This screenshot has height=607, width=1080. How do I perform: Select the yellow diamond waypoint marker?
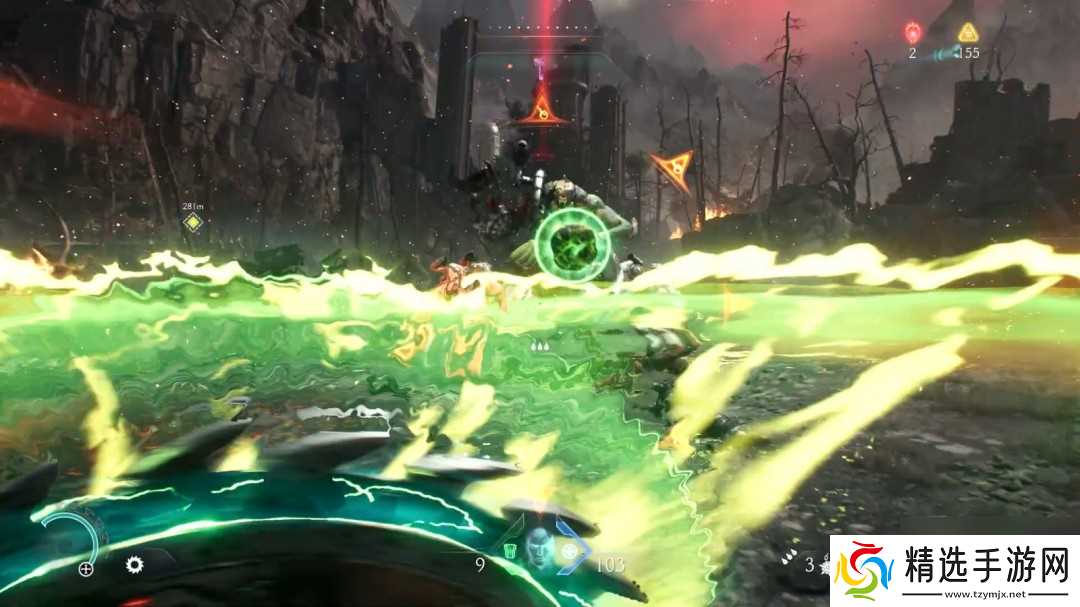coord(193,222)
